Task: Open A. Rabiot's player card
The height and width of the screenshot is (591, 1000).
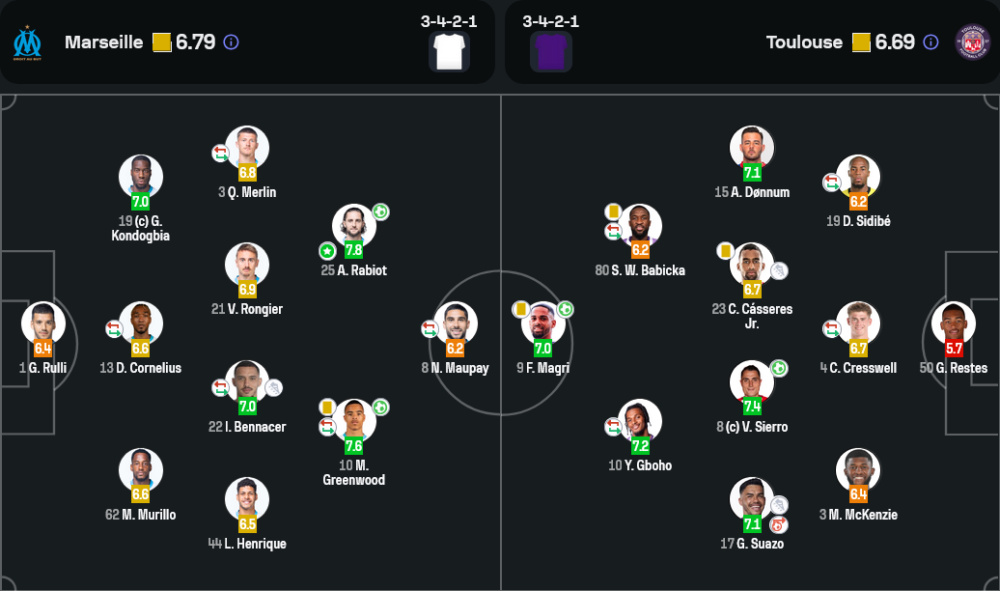Action: coord(355,225)
